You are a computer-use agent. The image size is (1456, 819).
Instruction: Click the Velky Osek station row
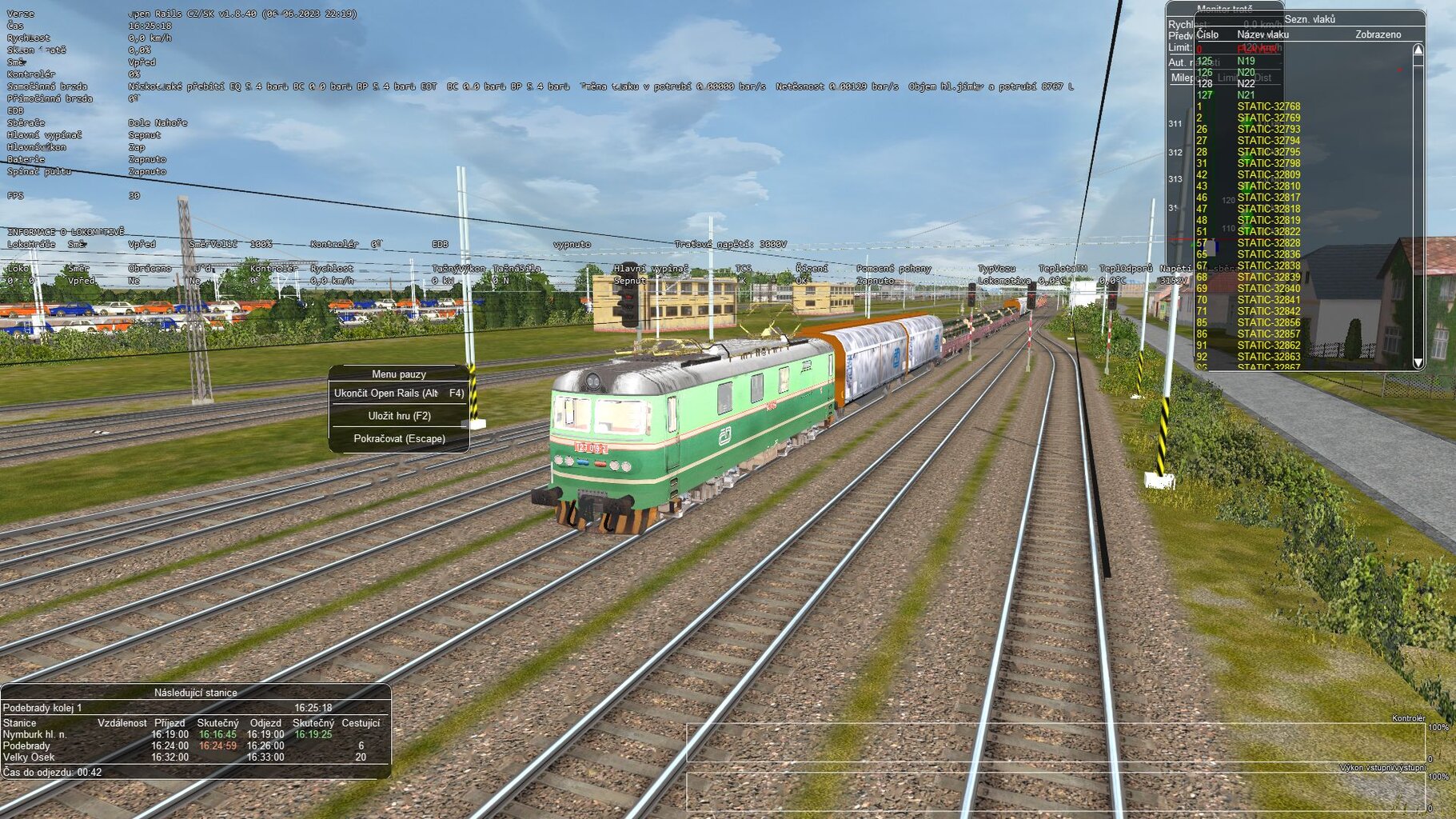tap(29, 757)
